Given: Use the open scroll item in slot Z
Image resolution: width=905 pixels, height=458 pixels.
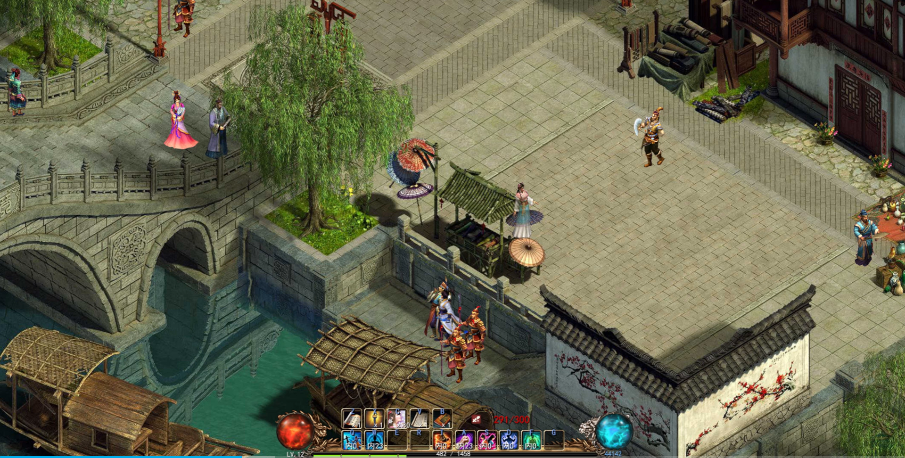Looking at the screenshot, I should coord(352,419).
